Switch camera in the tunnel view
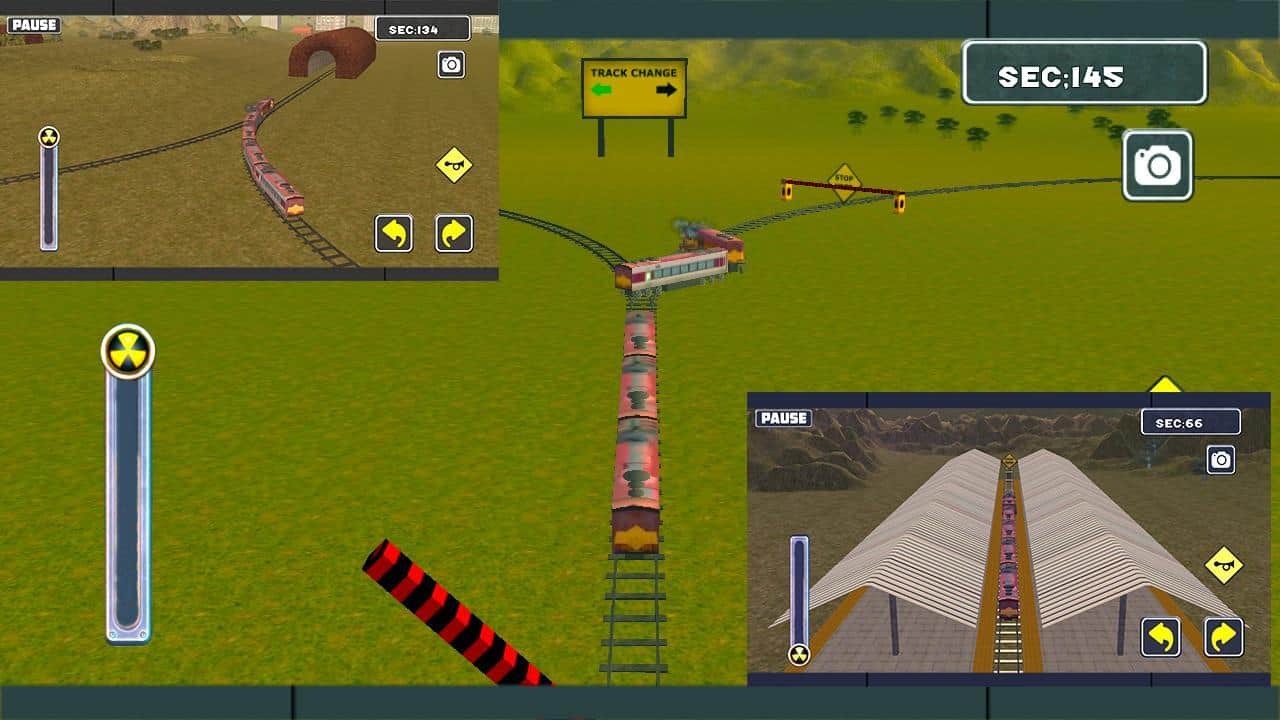 pyautogui.click(x=451, y=65)
